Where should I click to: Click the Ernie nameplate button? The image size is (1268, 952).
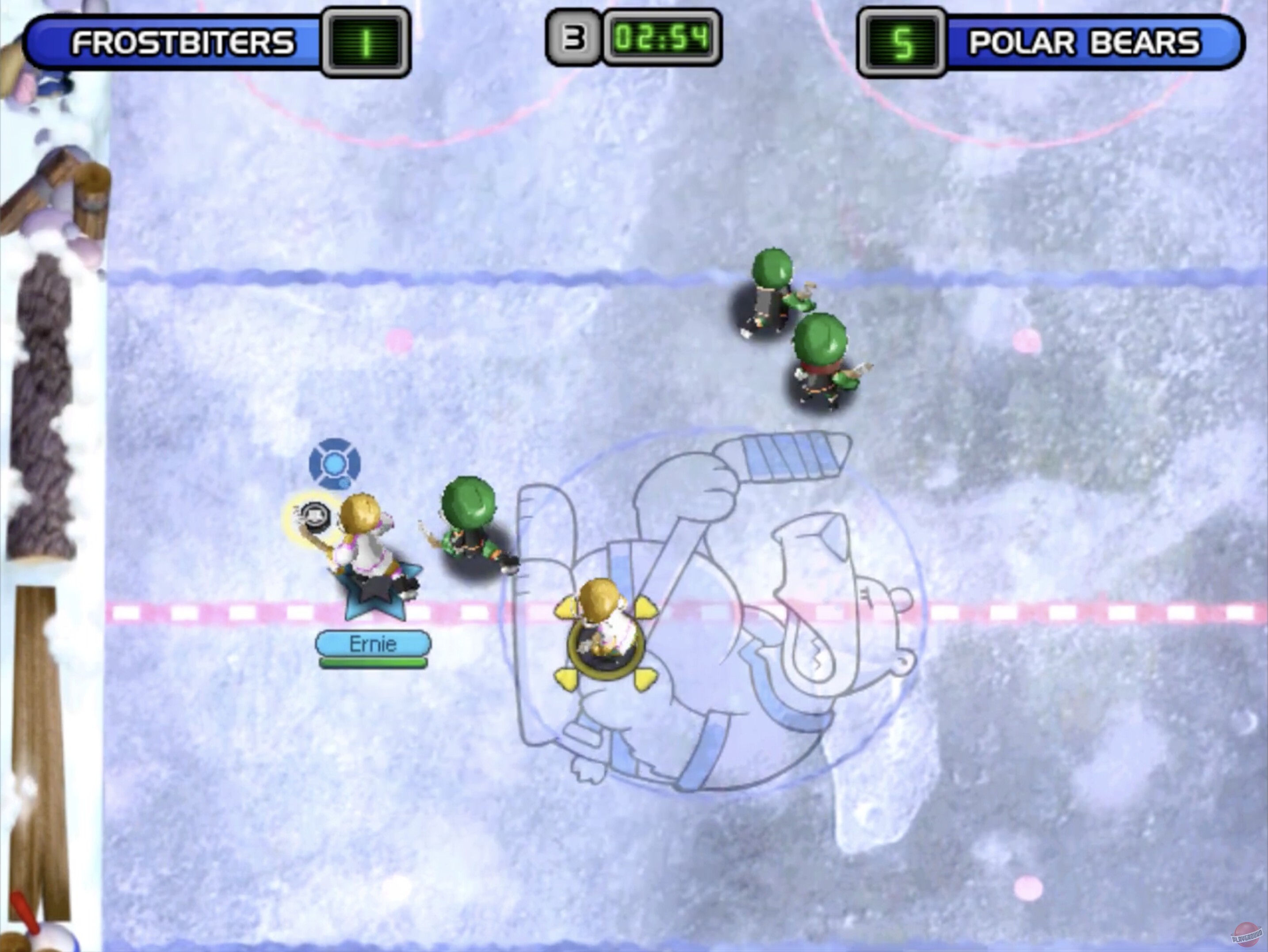point(373,643)
